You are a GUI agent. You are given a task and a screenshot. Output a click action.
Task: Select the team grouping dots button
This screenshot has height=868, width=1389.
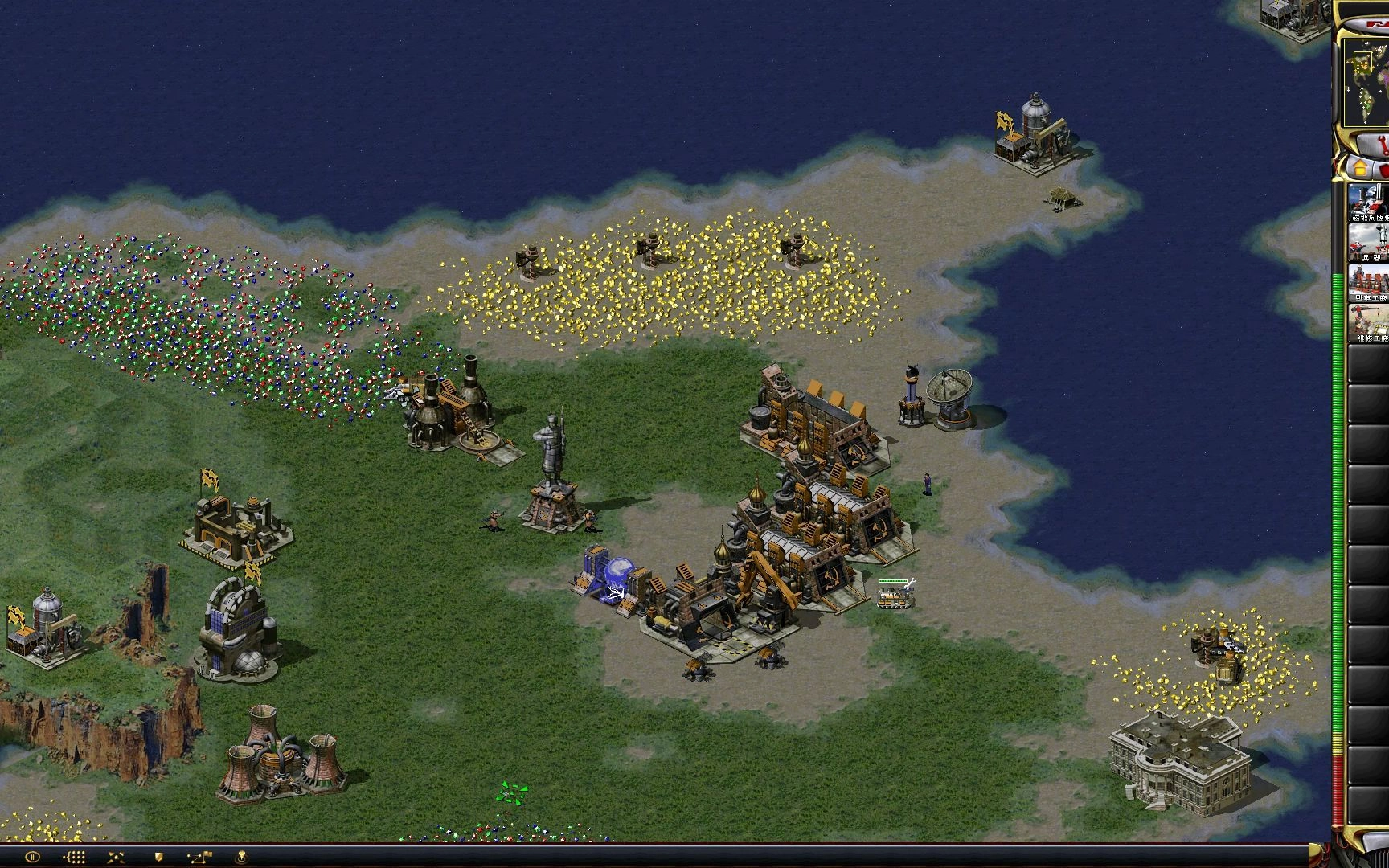(x=74, y=858)
